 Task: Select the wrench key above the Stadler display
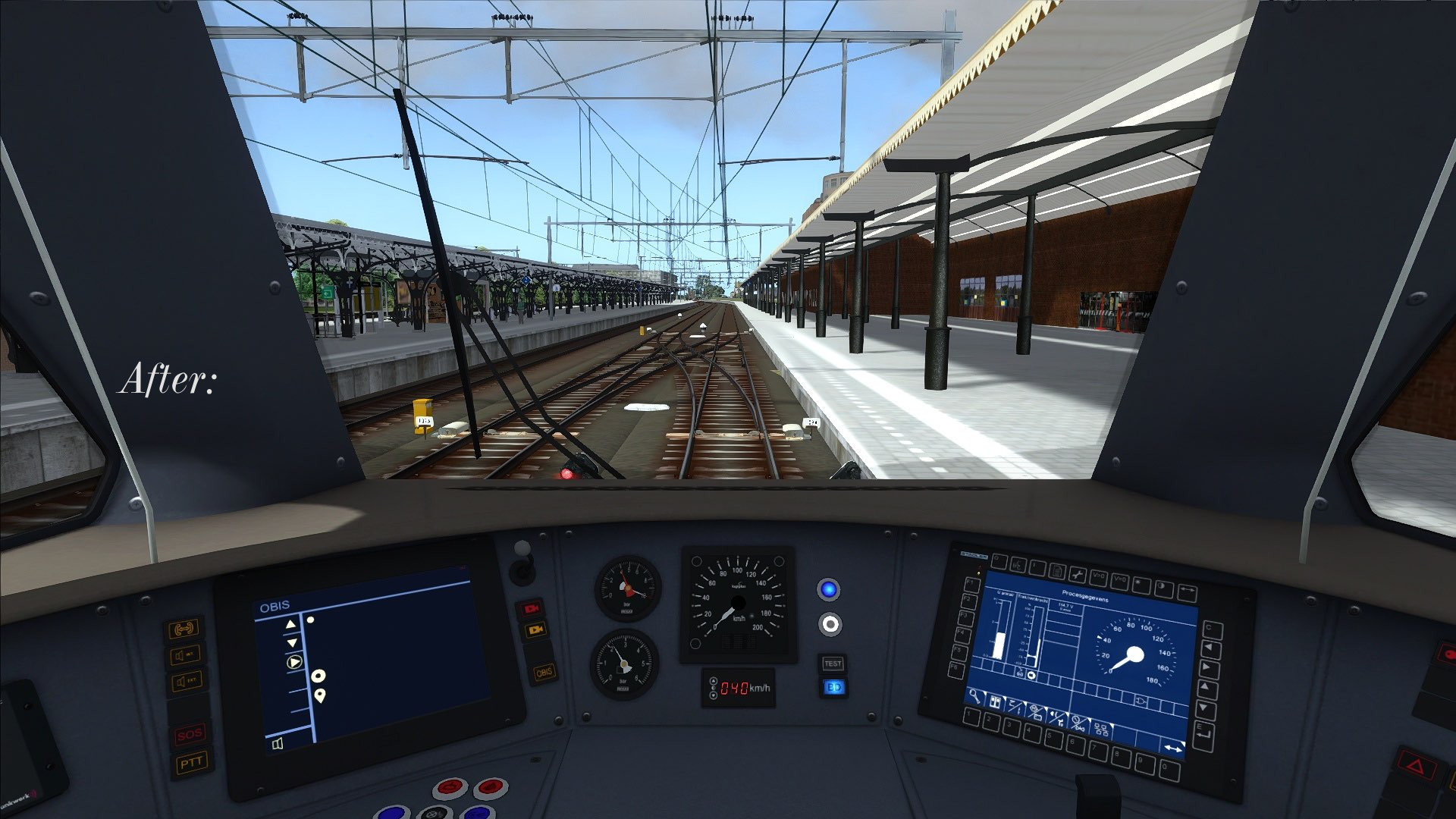click(1077, 576)
